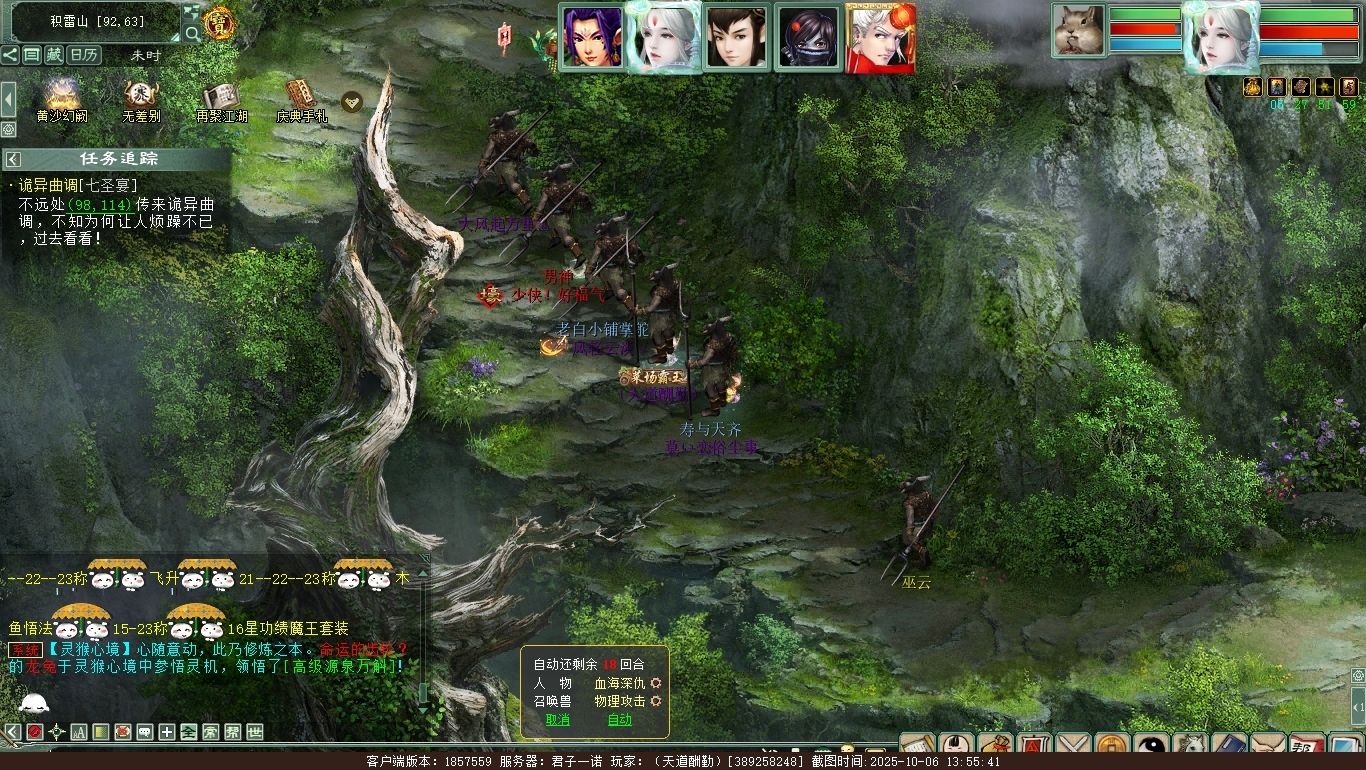The height and width of the screenshot is (770, 1366).
Task: Switch chat to the 世 world channel
Action: tap(255, 732)
